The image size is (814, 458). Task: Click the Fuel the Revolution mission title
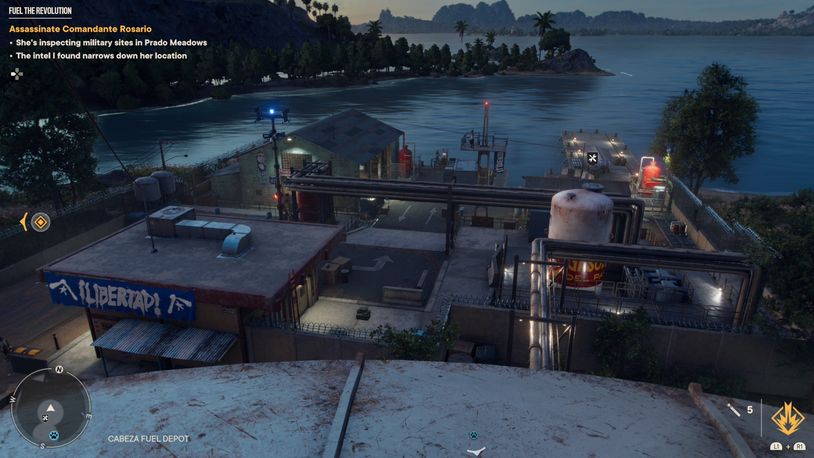[40, 10]
